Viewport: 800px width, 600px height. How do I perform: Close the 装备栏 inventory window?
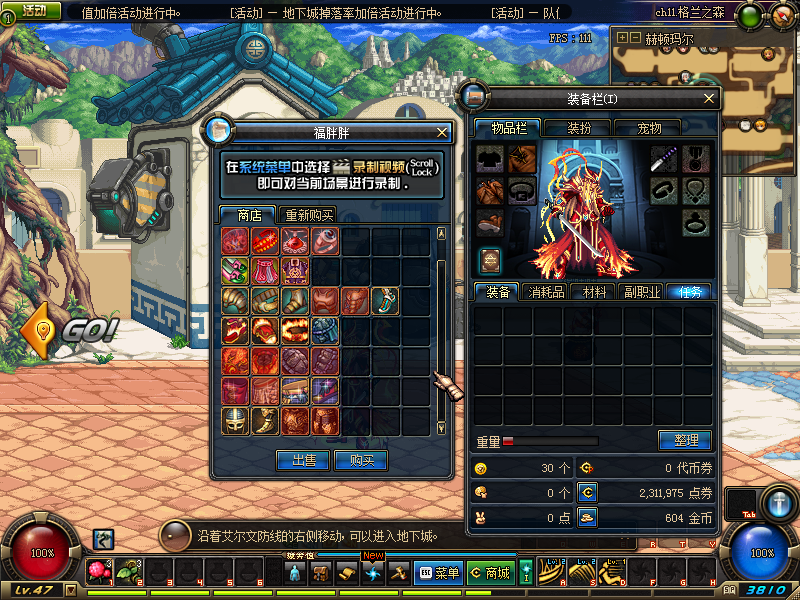point(710,99)
